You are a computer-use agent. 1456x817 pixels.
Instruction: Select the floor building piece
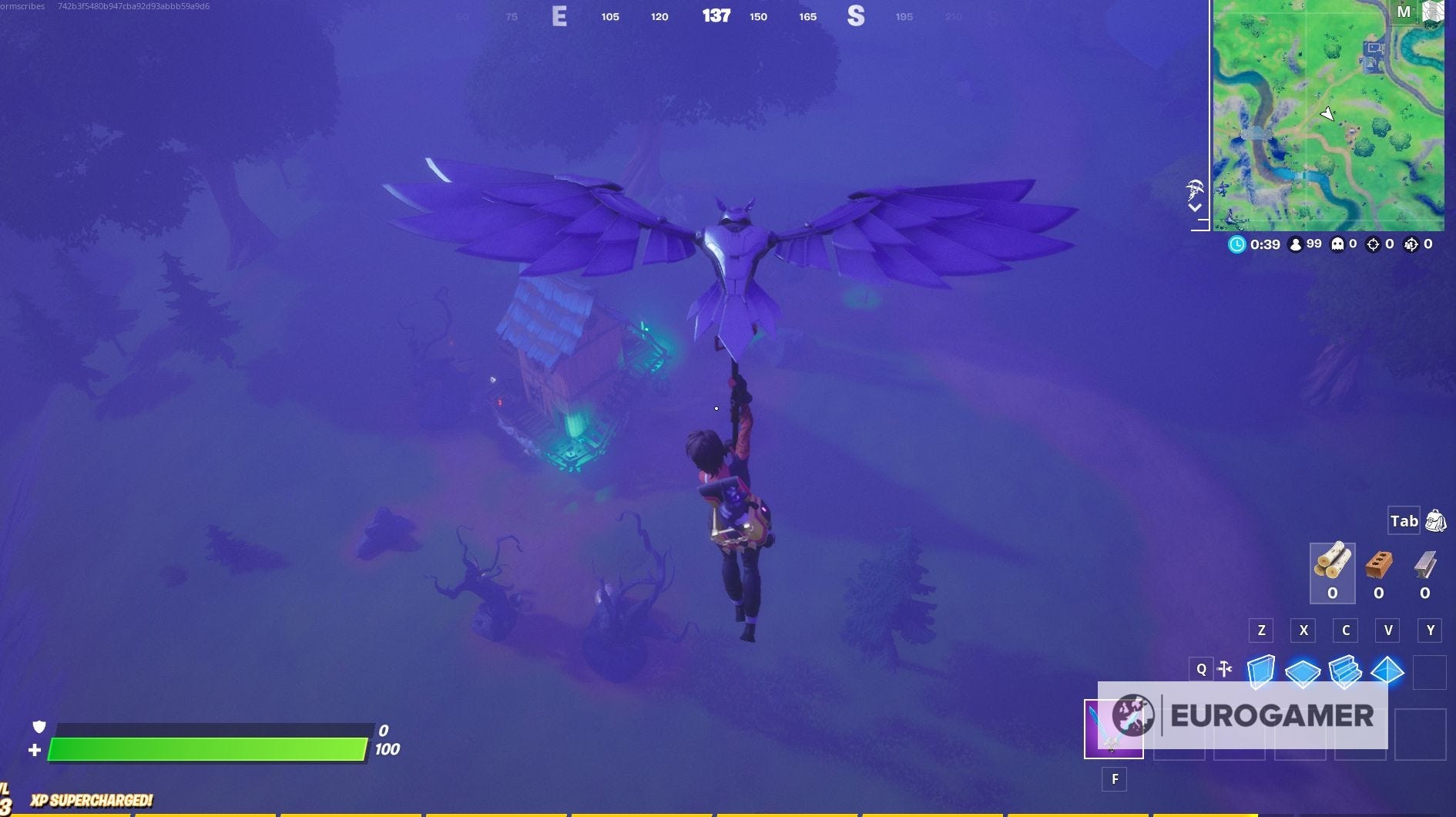[x=1303, y=671]
